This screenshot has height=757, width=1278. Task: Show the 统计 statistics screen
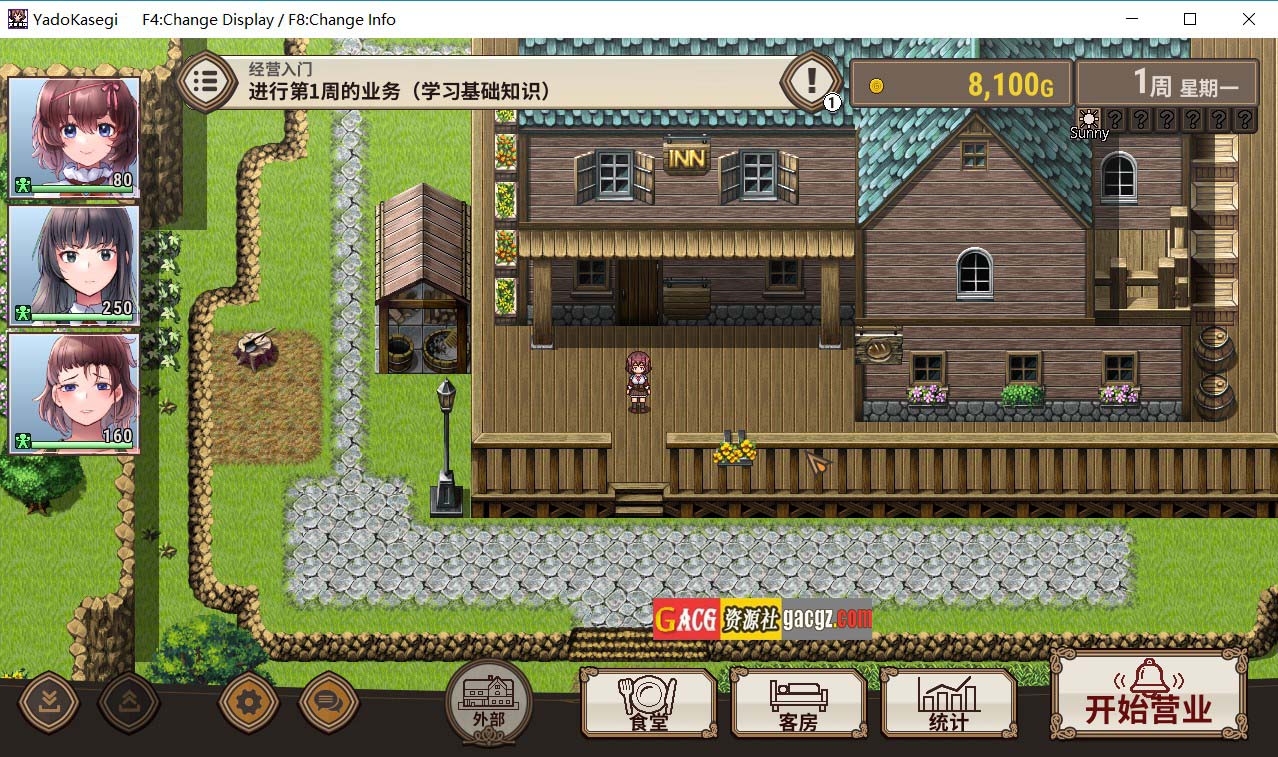pyautogui.click(x=948, y=703)
